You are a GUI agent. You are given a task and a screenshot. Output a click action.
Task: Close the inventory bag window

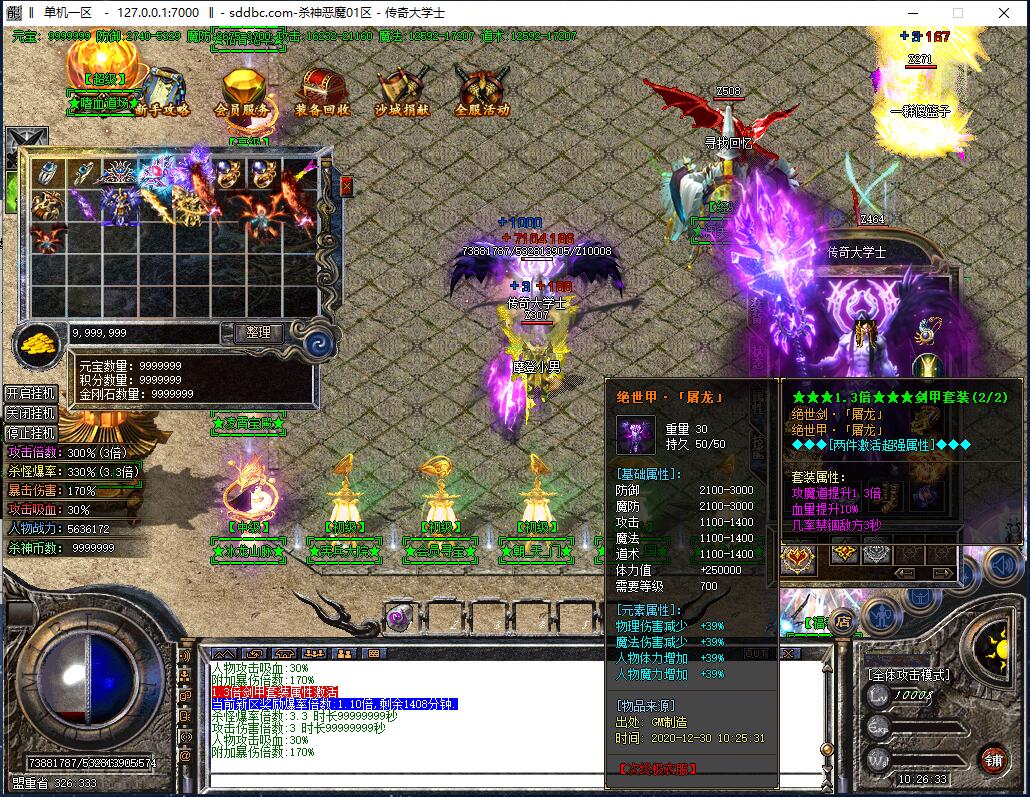pos(346,186)
